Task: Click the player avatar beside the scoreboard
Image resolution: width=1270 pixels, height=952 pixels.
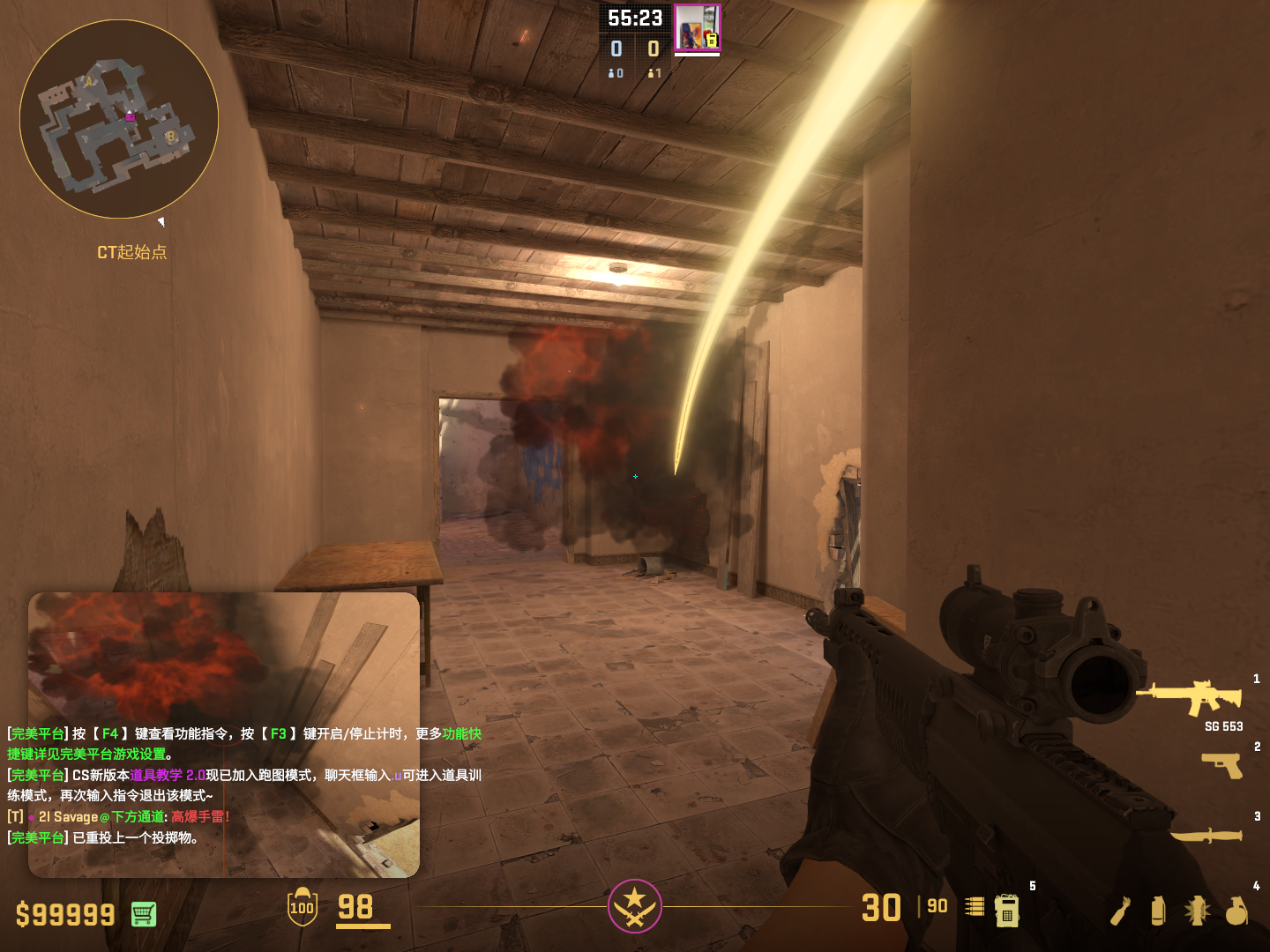Action: (697, 28)
